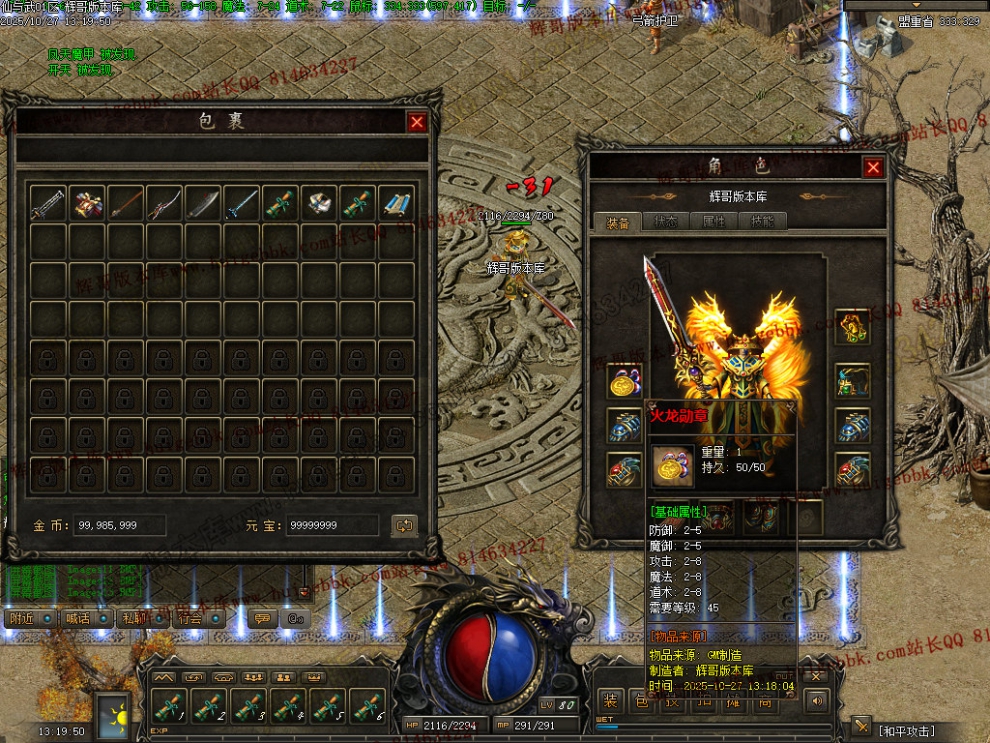Select the curved dark blade in the bag
990x743 pixels.
tap(204, 204)
